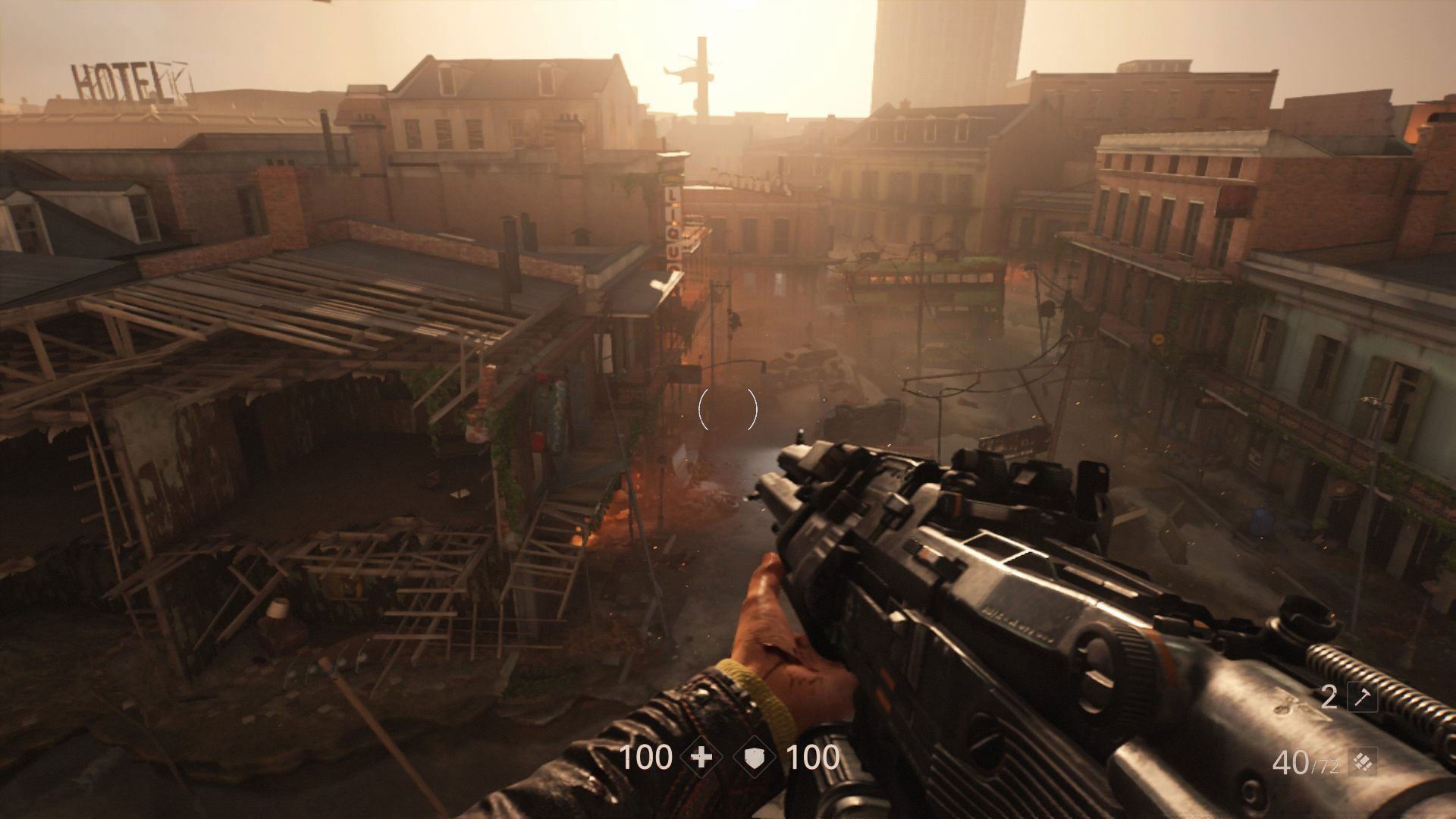Select the throwing hatchet icon
Image resolution: width=1456 pixels, height=819 pixels.
[x=1361, y=698]
